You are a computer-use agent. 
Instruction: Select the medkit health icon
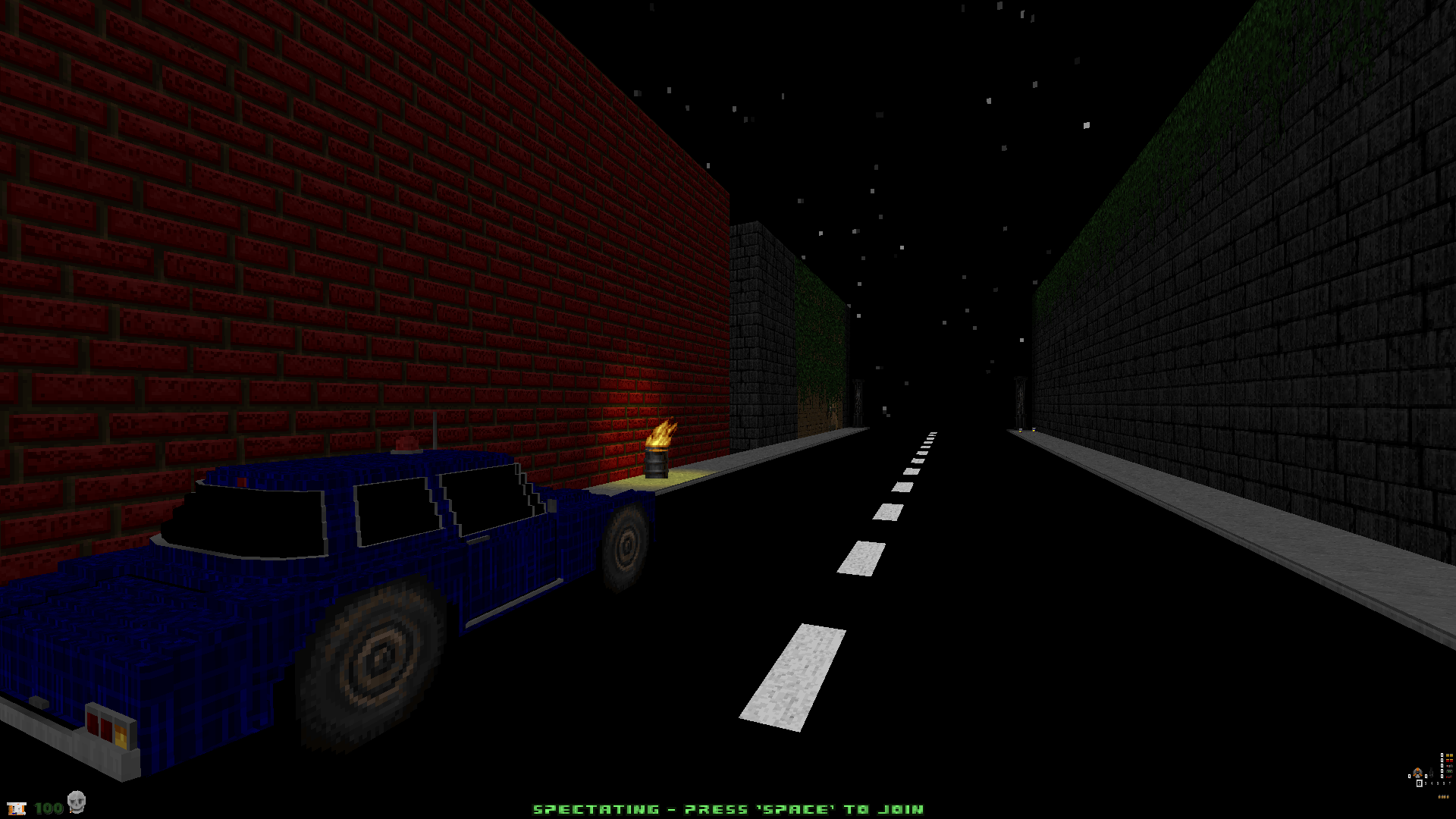[x=17, y=808]
